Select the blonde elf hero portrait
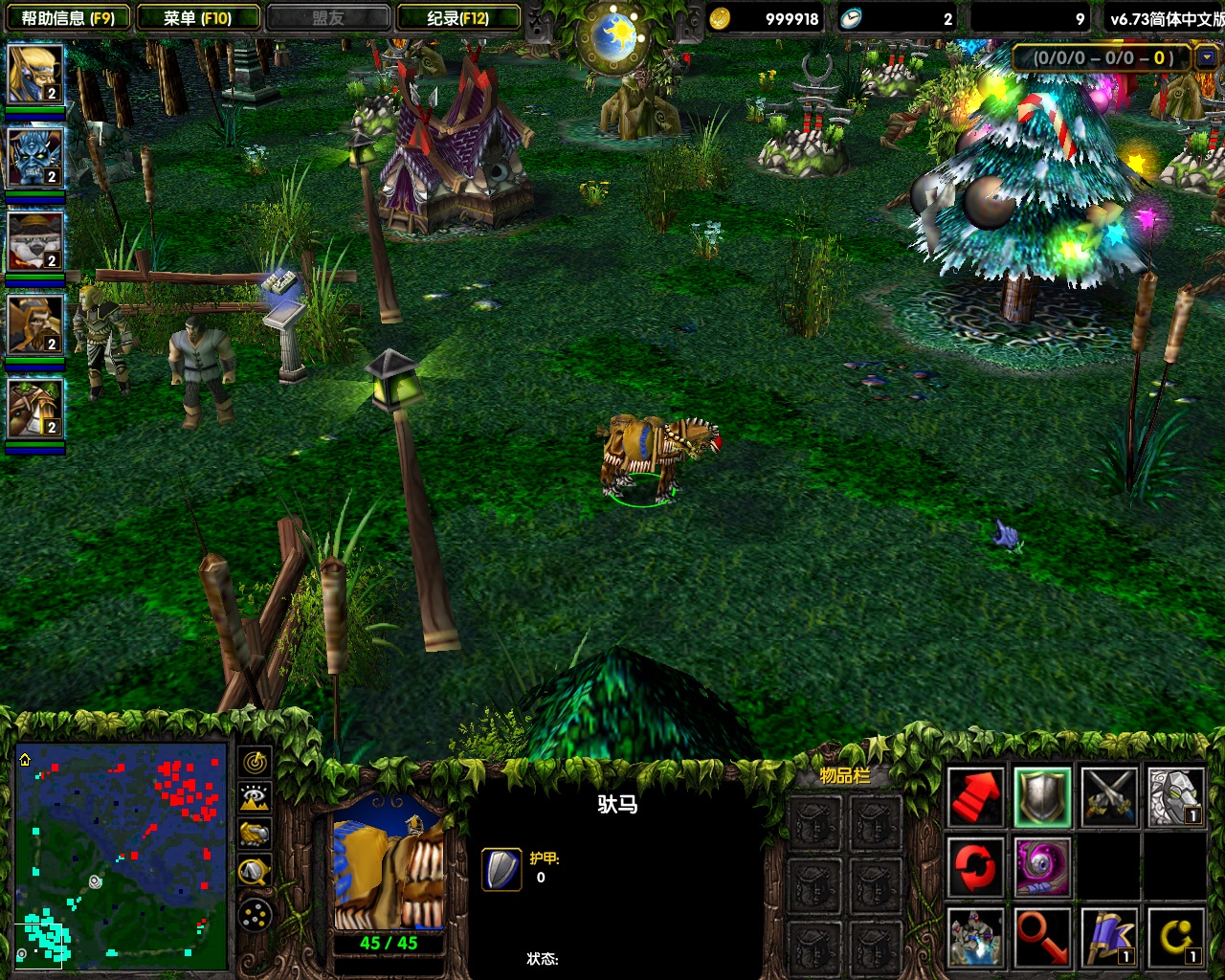The width and height of the screenshot is (1225, 980). coord(35,74)
